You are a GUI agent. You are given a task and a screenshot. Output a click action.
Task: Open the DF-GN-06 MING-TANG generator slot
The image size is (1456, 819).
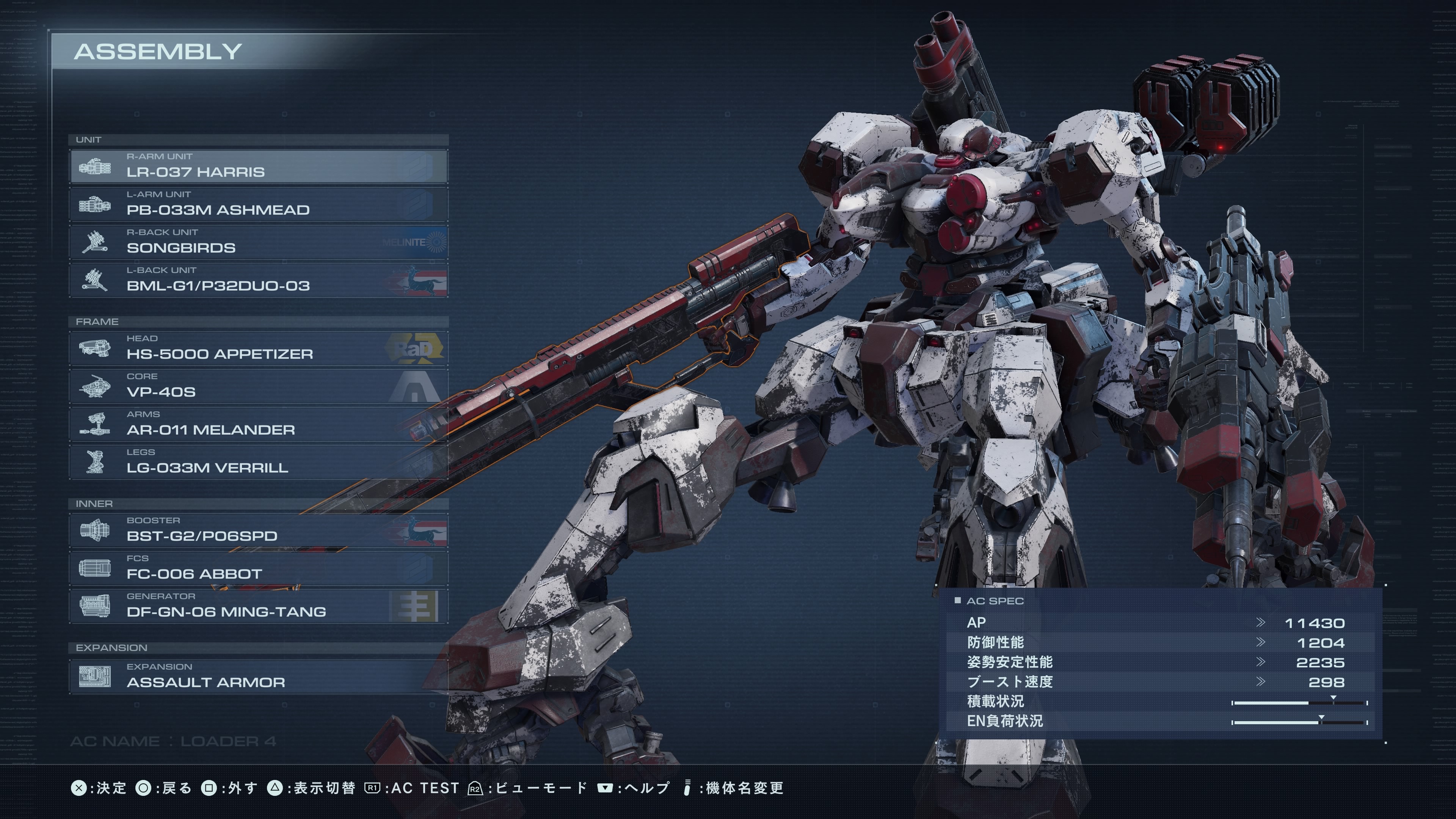click(x=258, y=606)
